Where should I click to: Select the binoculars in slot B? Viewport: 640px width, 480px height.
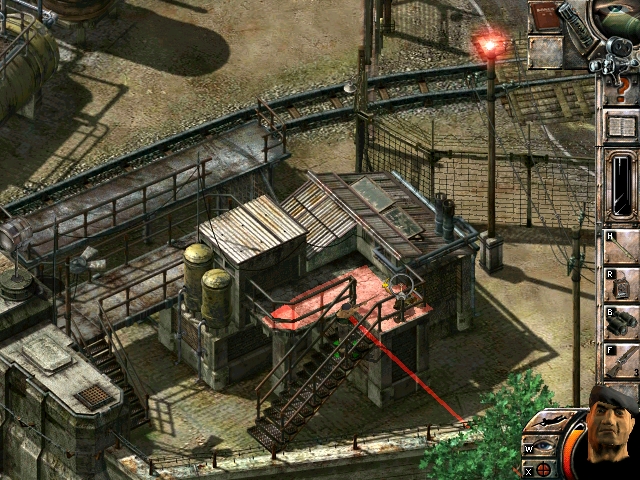621,325
